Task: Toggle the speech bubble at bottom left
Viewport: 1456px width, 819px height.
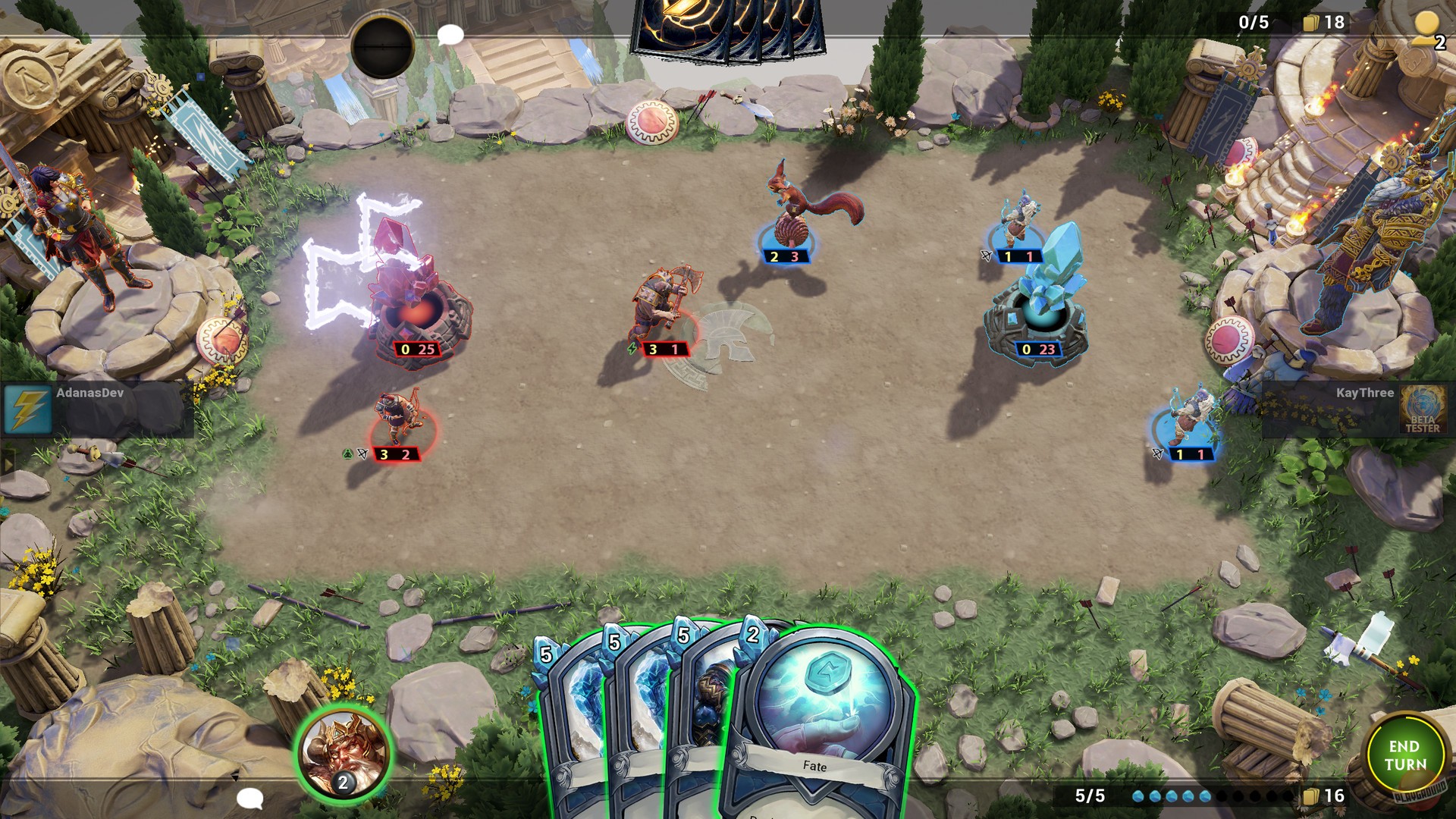Action: [x=251, y=798]
